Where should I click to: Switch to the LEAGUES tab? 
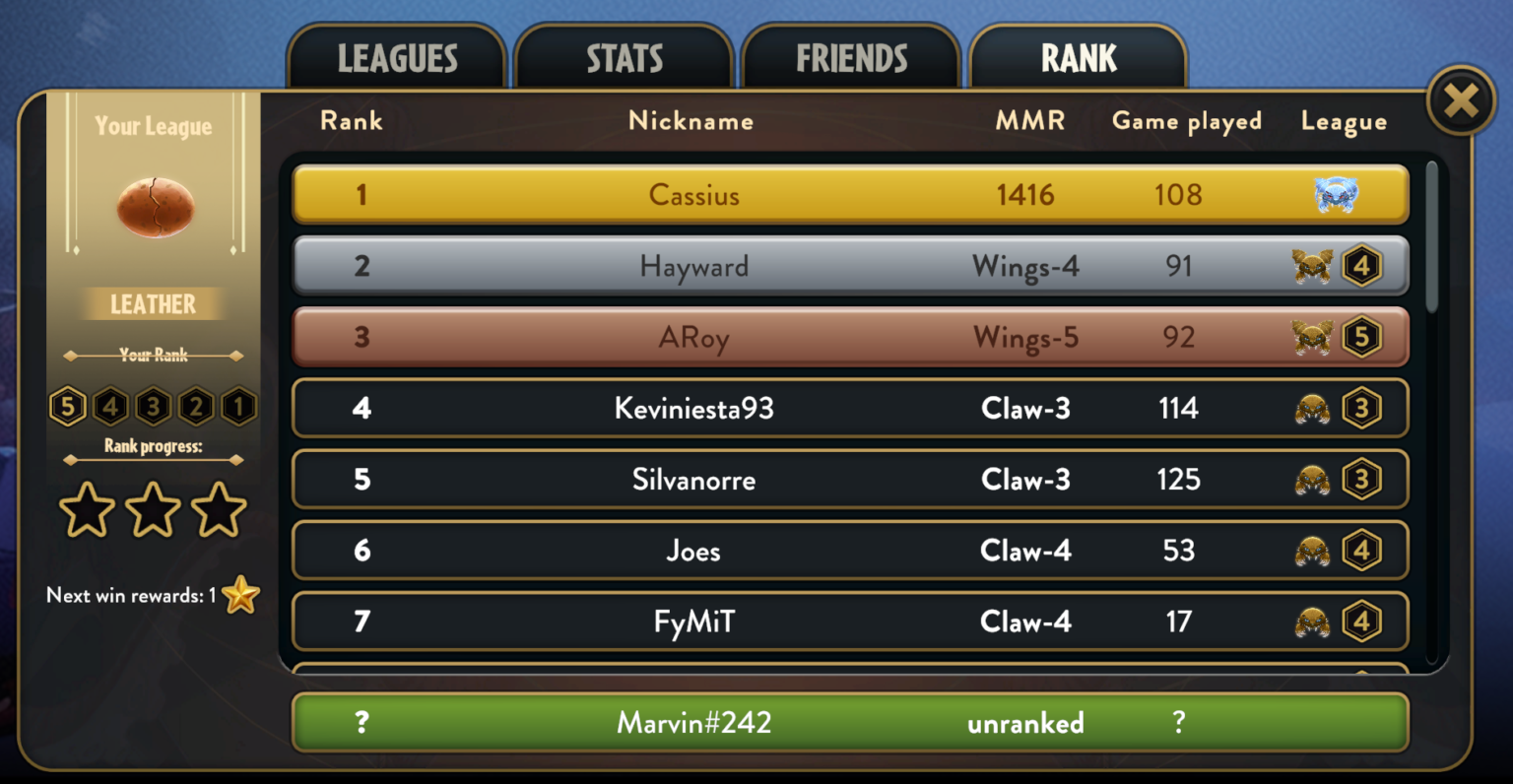coord(396,57)
